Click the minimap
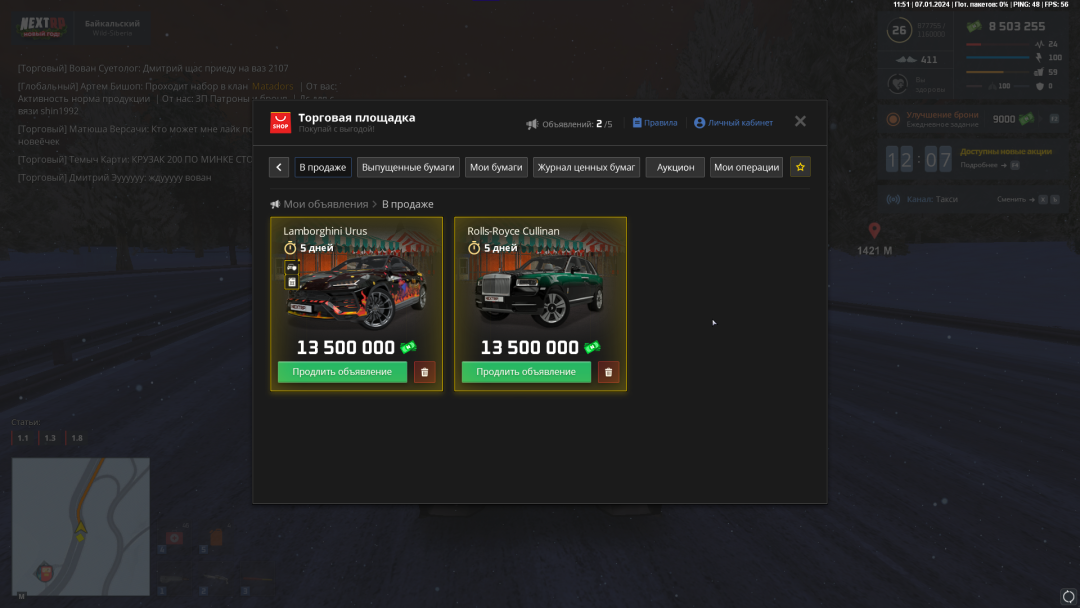The width and height of the screenshot is (1080, 608). click(80, 526)
